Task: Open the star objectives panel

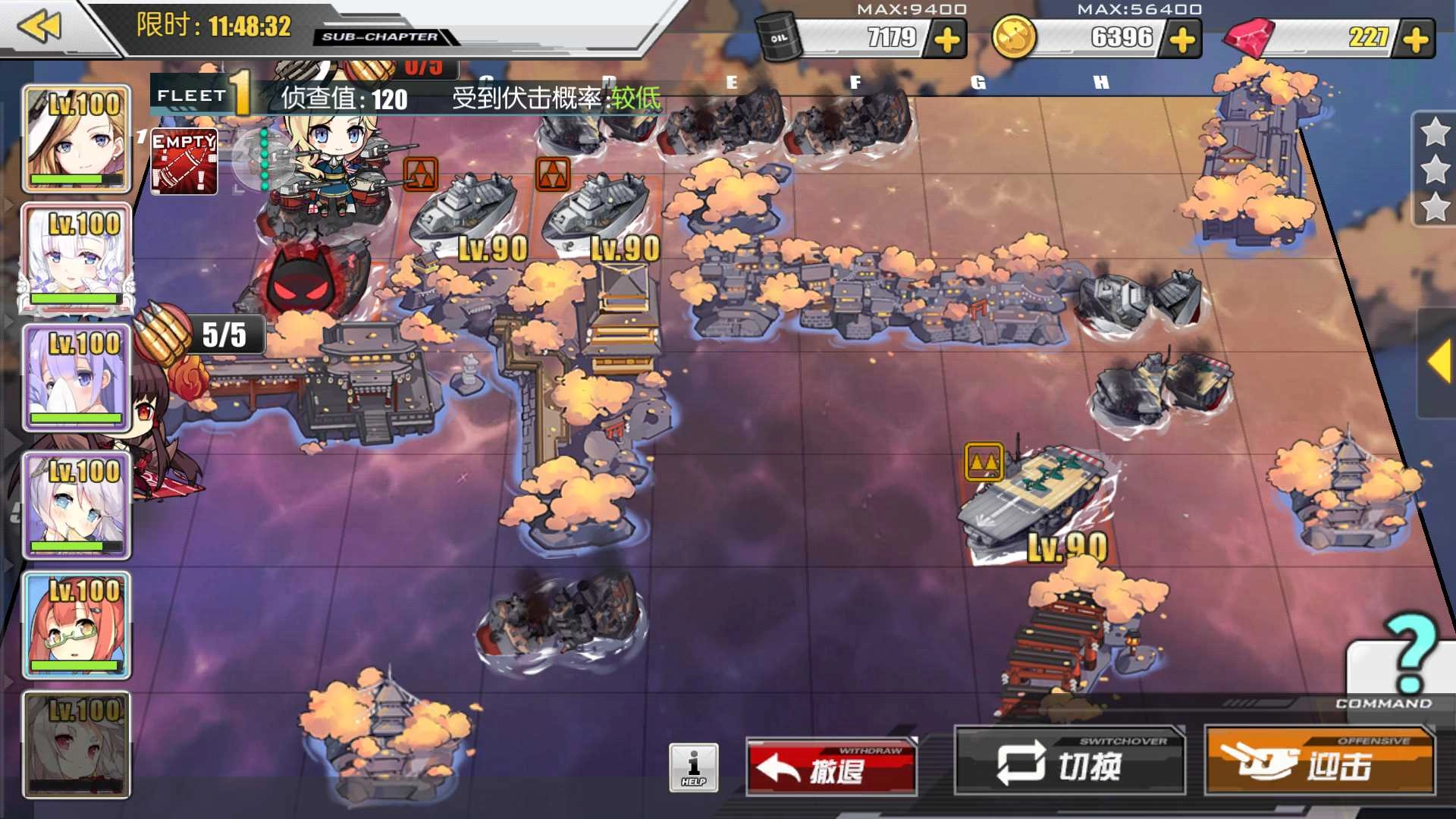Action: 1435,170
